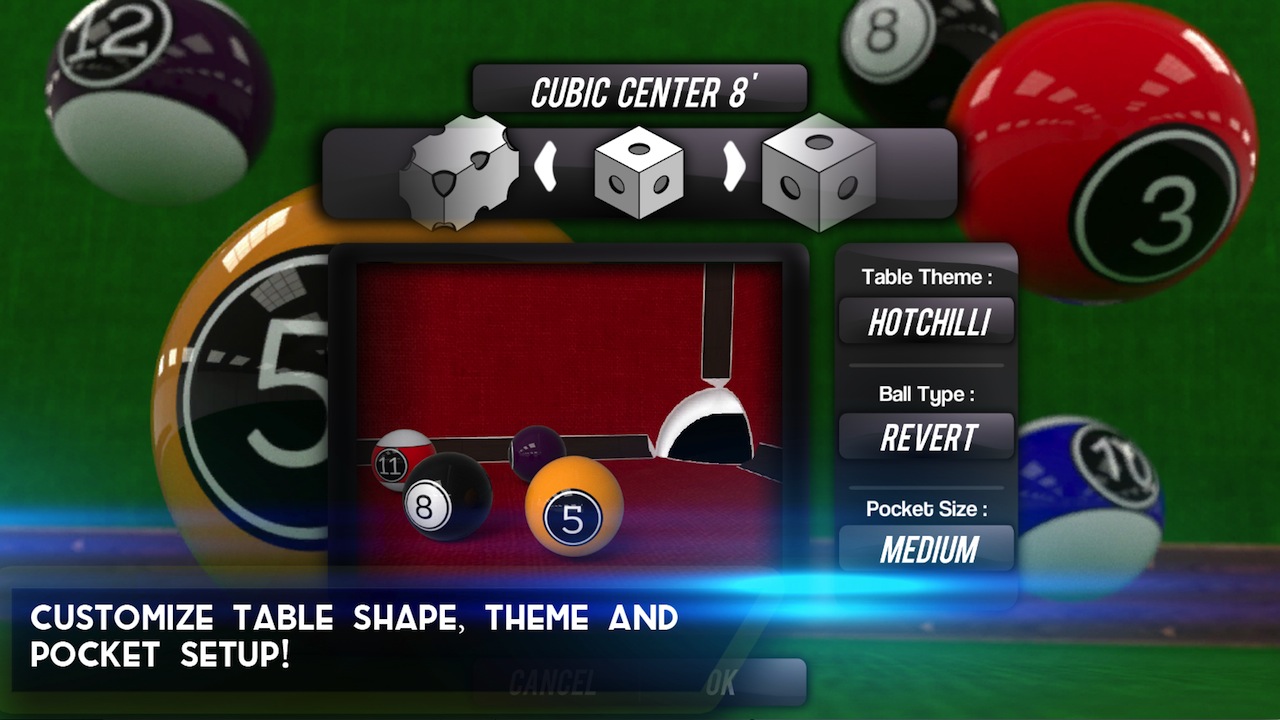
Task: Switch Pocket Size from MEDIUM
Action: (925, 549)
